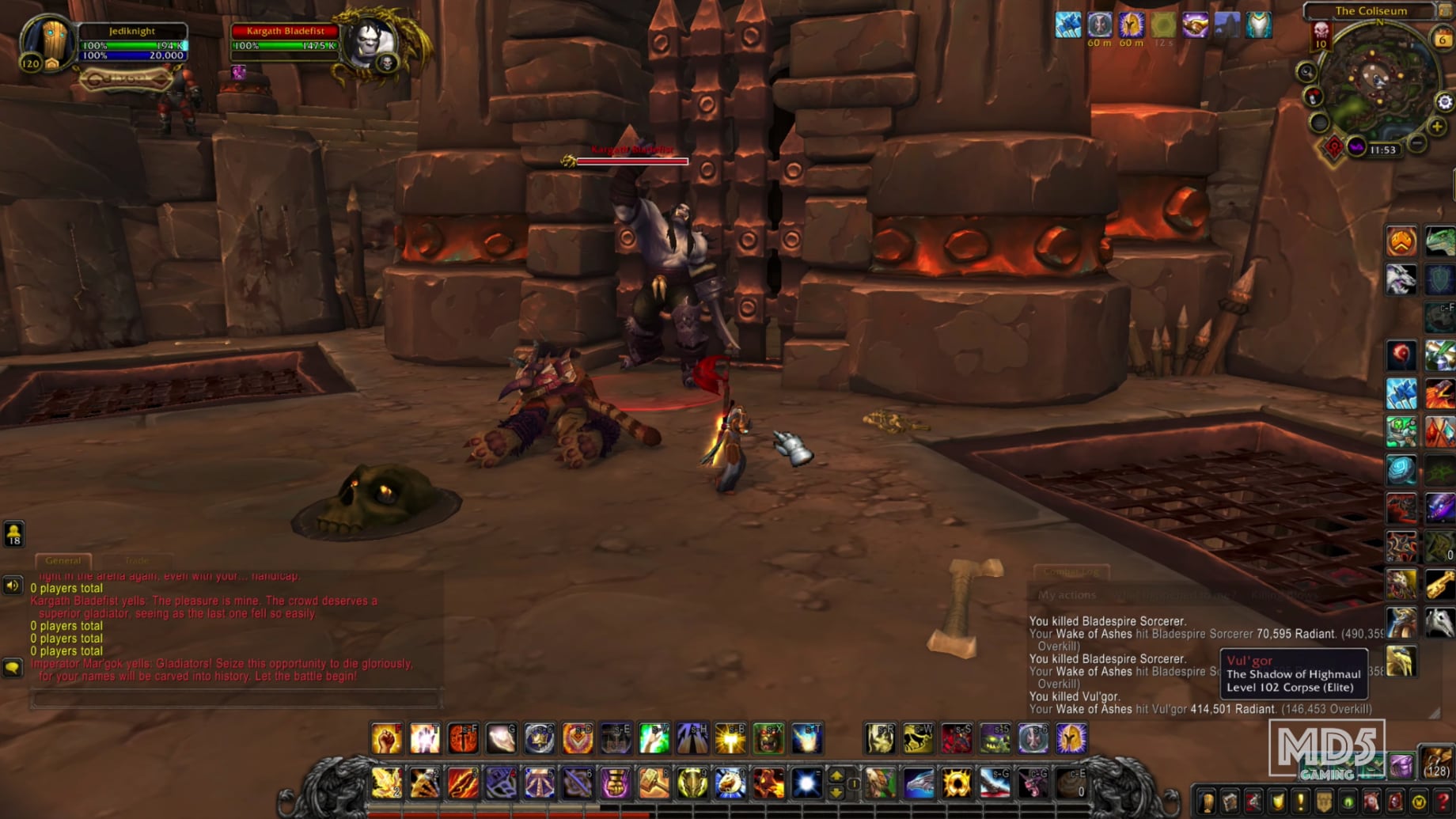
Task: Zoom in with the minimap plus button
Action: [x=1436, y=127]
